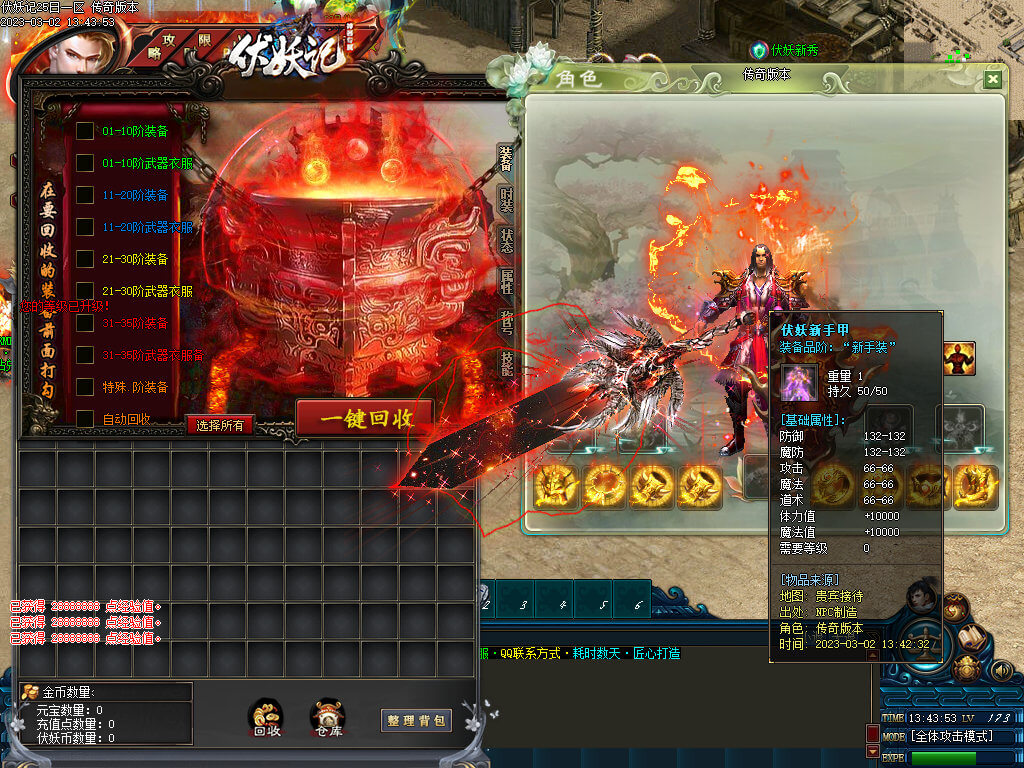Close the 角色 character window
Image resolution: width=1024 pixels, height=768 pixels.
(x=992, y=80)
